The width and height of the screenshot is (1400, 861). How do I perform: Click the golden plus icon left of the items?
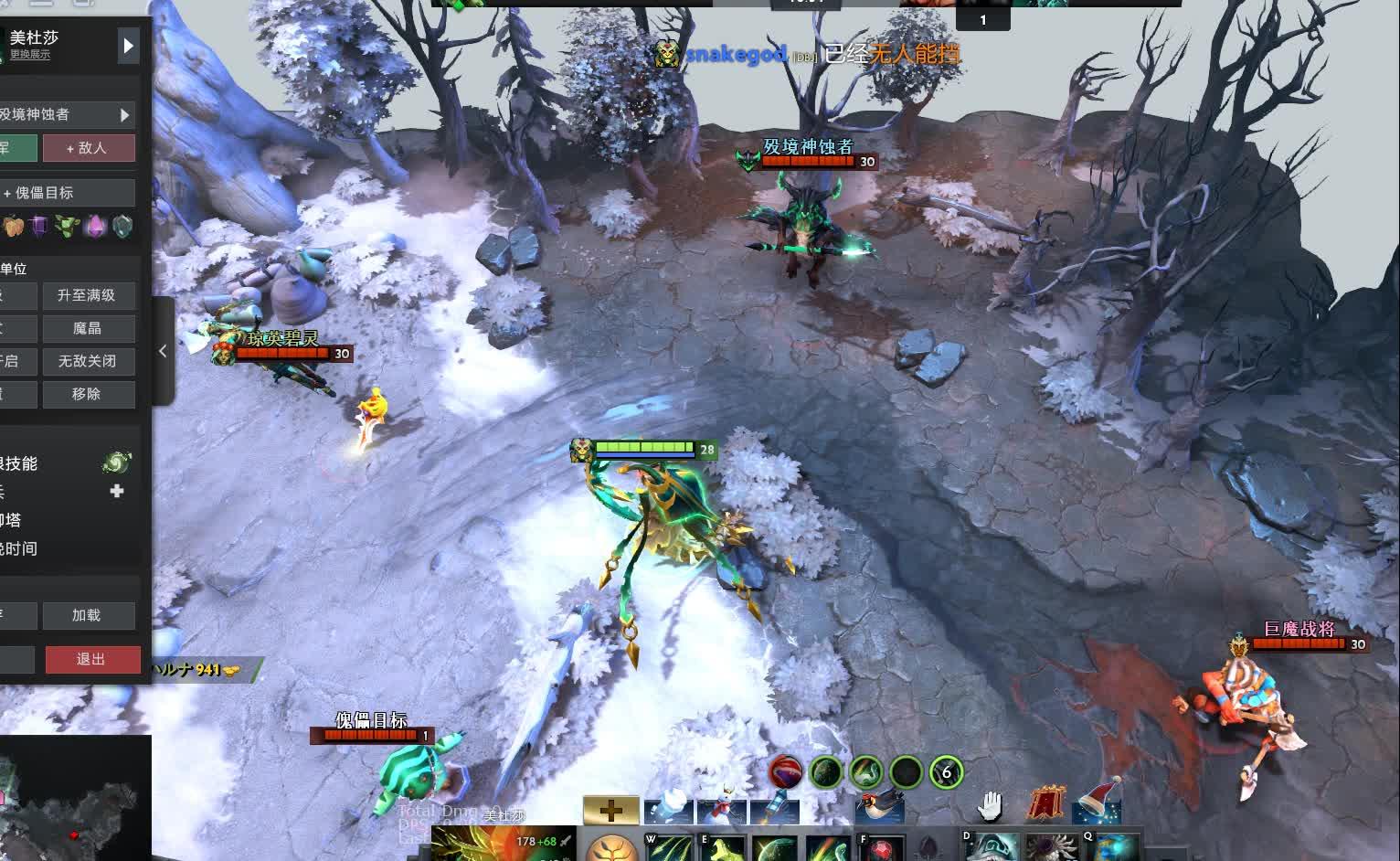tap(609, 810)
